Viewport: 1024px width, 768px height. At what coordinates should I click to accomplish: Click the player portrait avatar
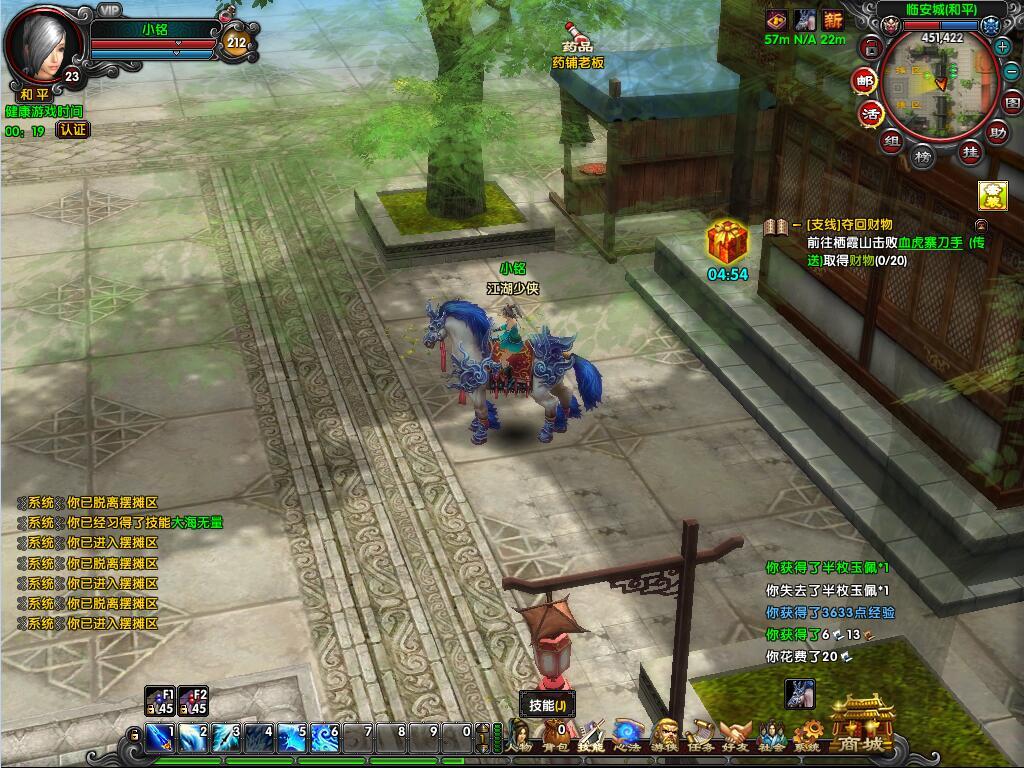coord(44,45)
